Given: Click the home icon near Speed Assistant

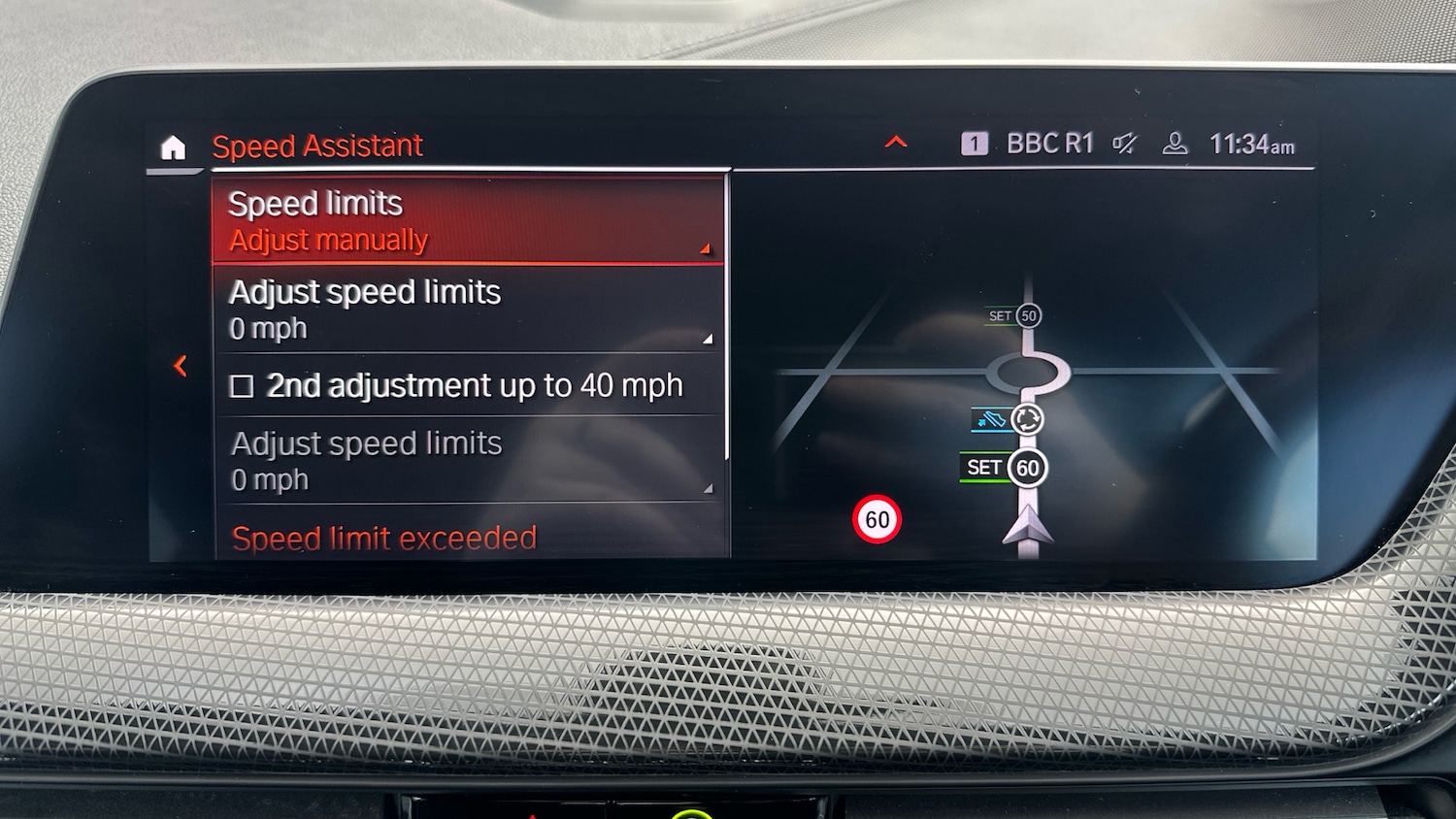Looking at the screenshot, I should [173, 147].
